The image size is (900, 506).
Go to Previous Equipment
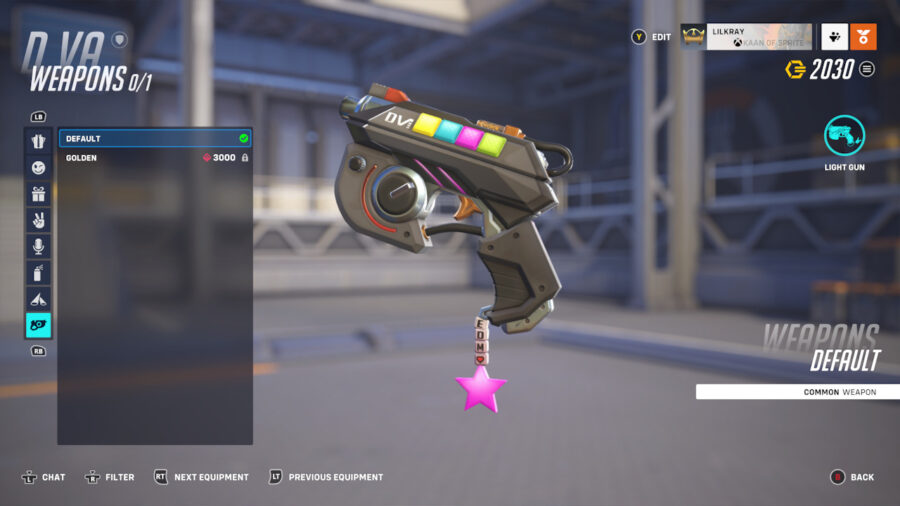point(325,477)
